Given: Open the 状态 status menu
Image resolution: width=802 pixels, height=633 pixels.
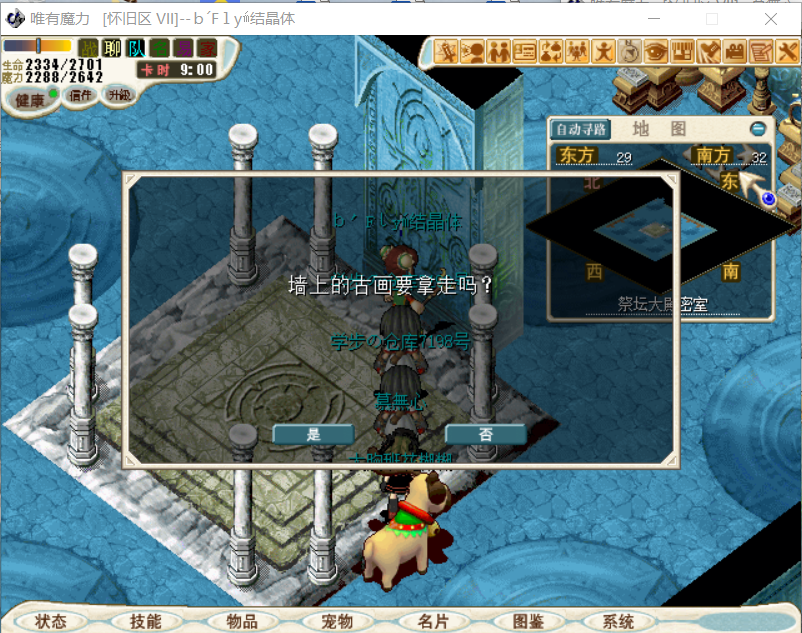Looking at the screenshot, I should click(x=51, y=621).
